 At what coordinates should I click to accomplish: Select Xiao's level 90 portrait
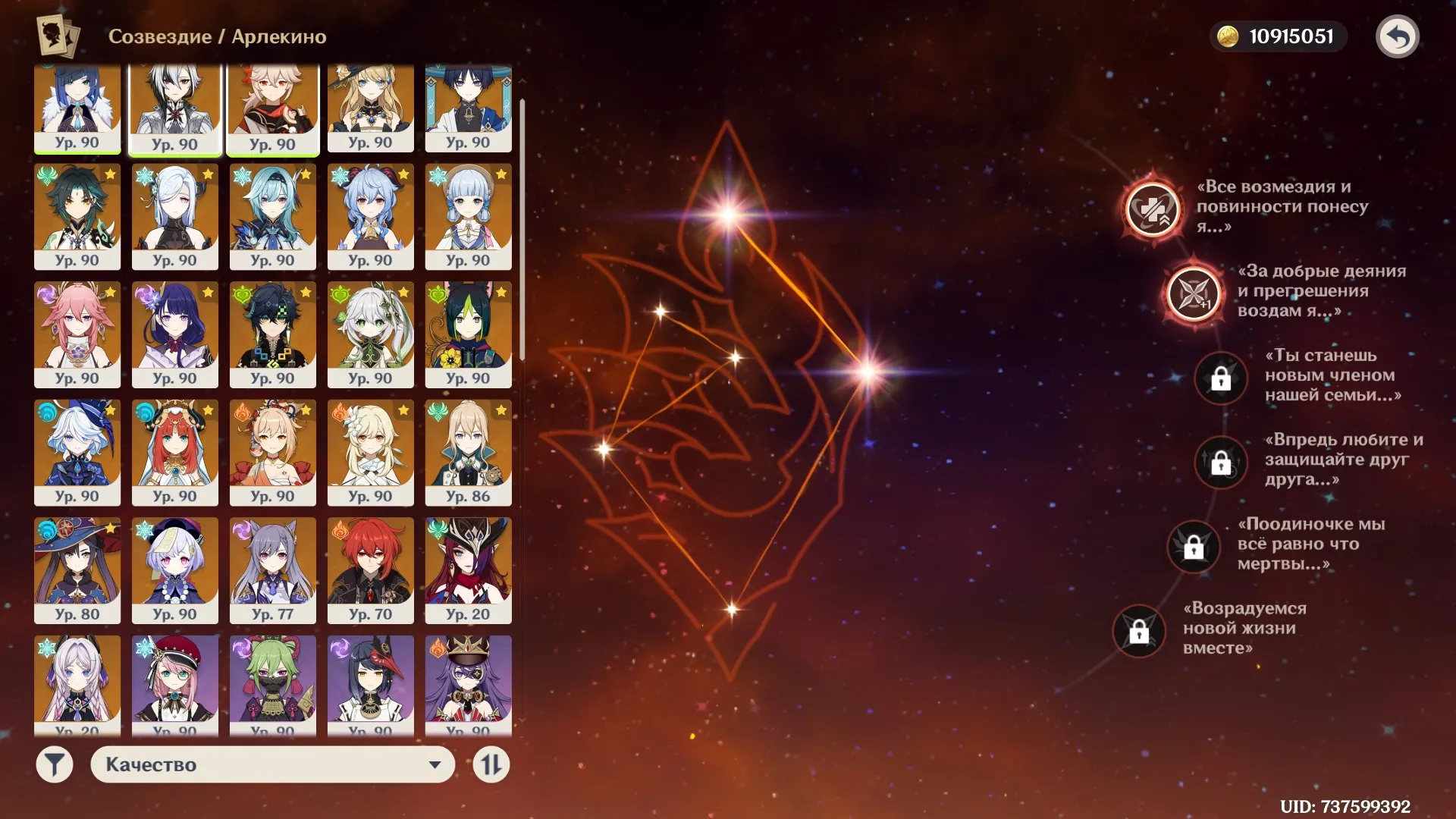(78, 216)
